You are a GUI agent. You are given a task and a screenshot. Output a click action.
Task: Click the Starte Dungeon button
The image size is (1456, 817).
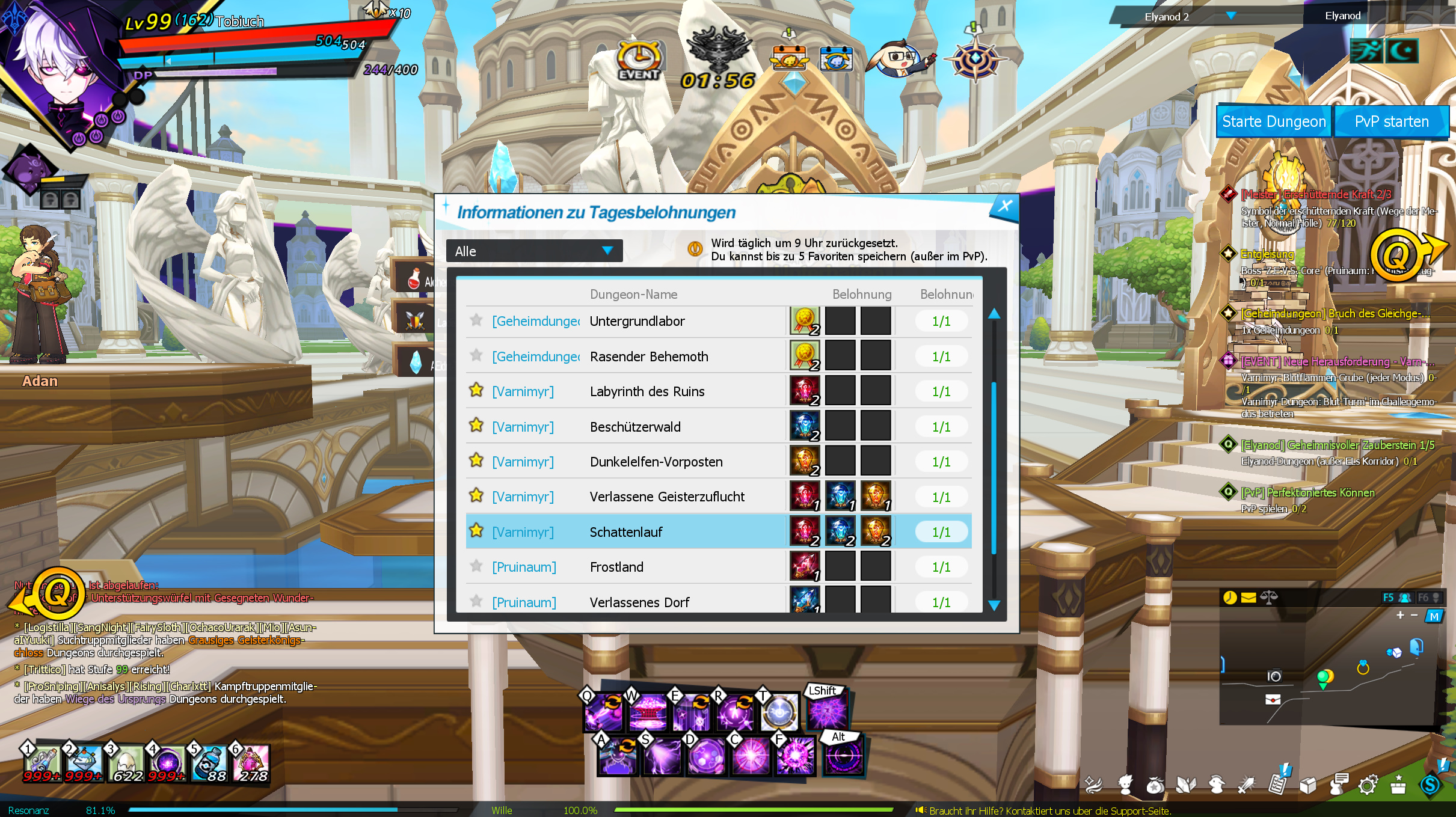1273,122
